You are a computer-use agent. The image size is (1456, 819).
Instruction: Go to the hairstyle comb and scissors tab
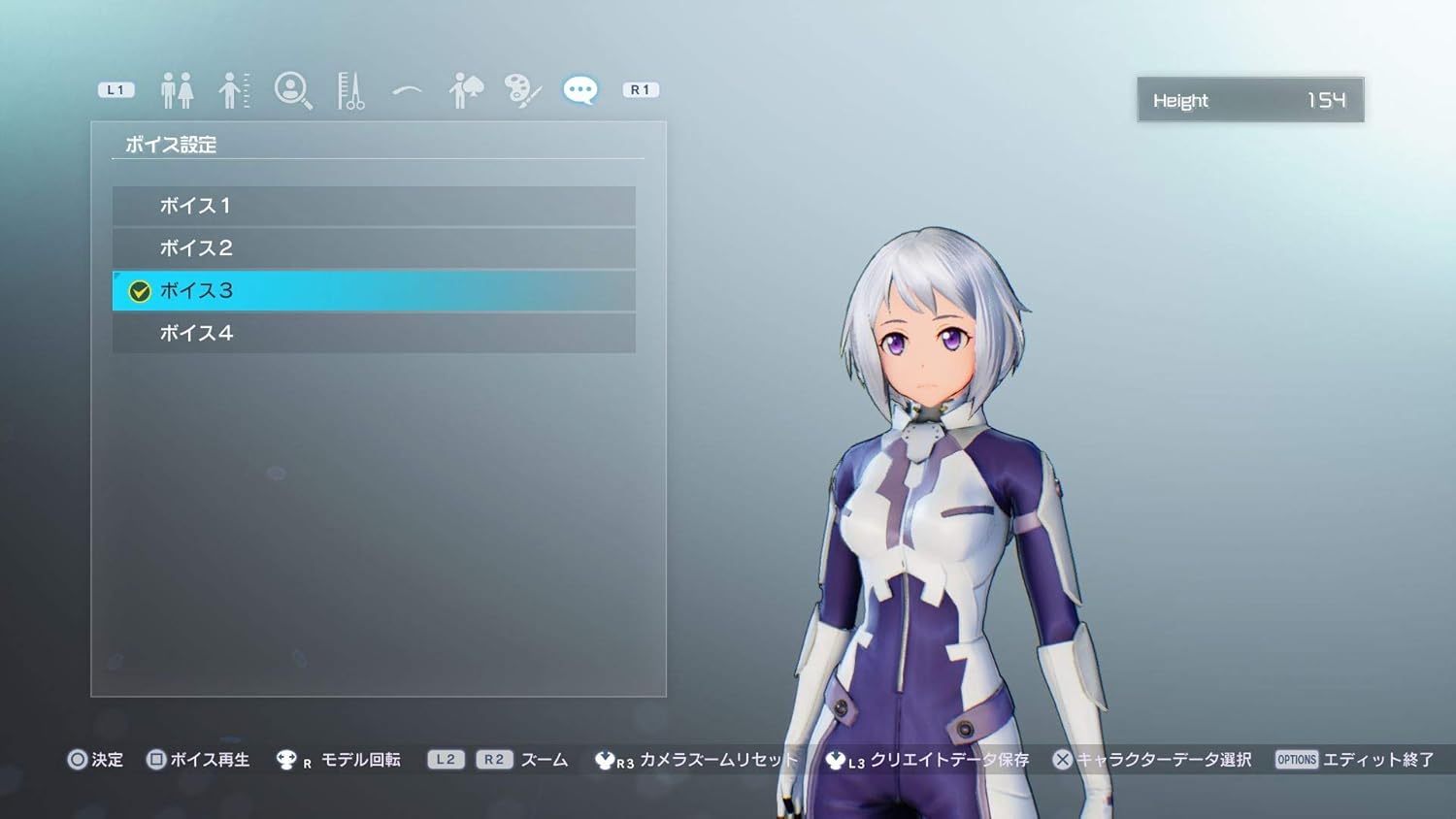click(349, 90)
